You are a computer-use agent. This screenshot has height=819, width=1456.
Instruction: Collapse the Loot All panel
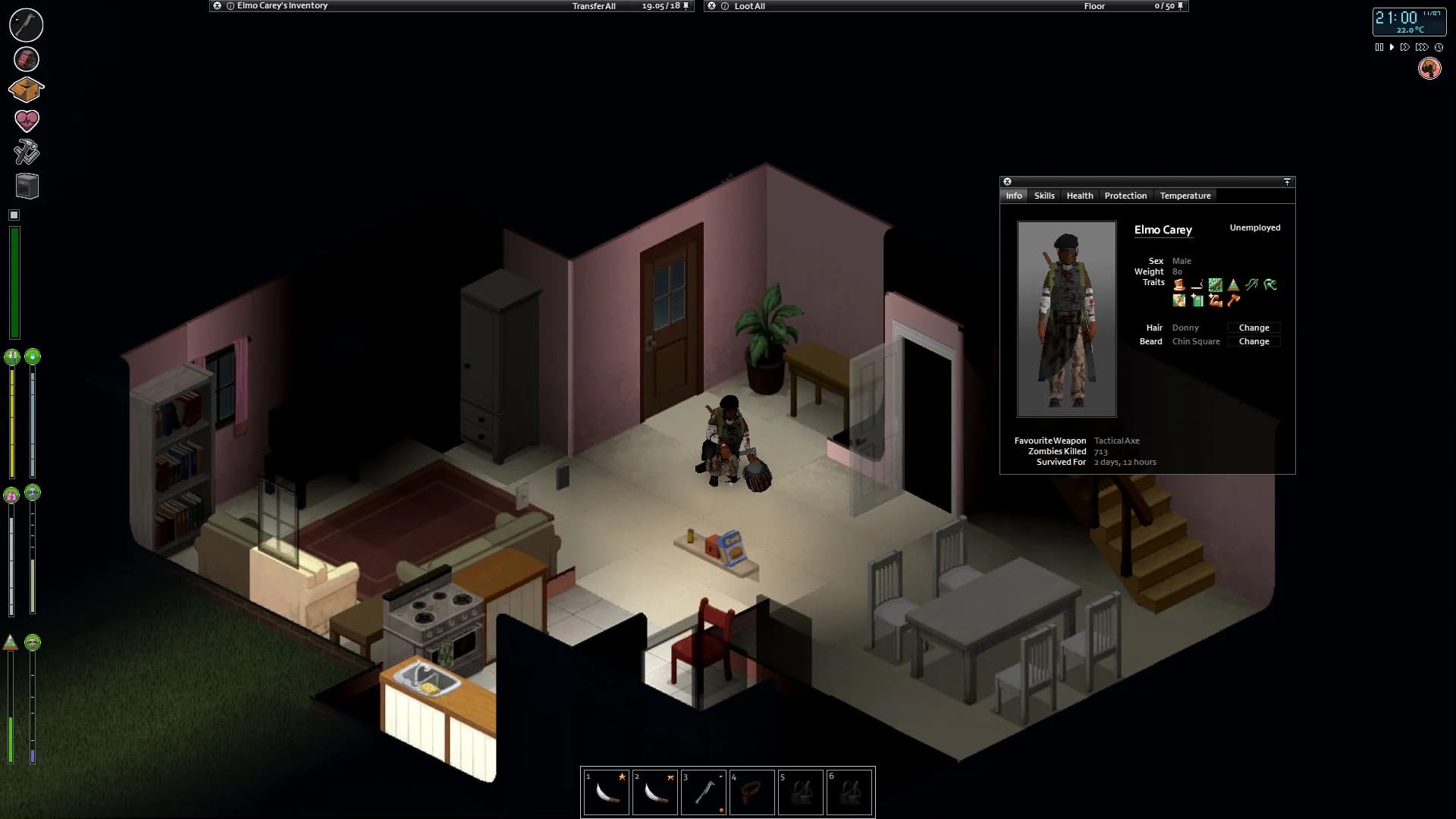click(x=711, y=6)
